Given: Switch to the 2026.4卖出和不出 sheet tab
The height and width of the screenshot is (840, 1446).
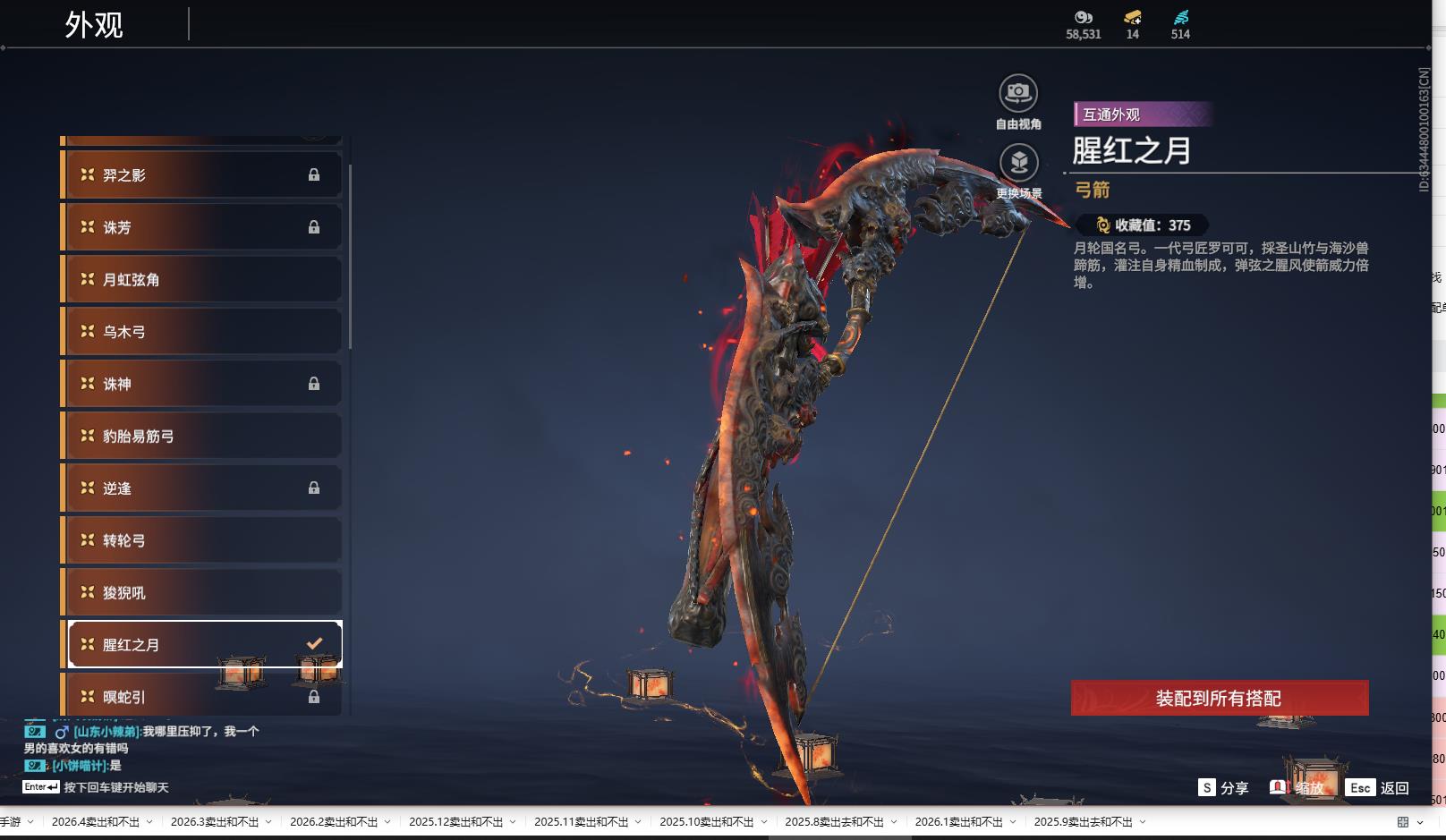Looking at the screenshot, I should 96,821.
